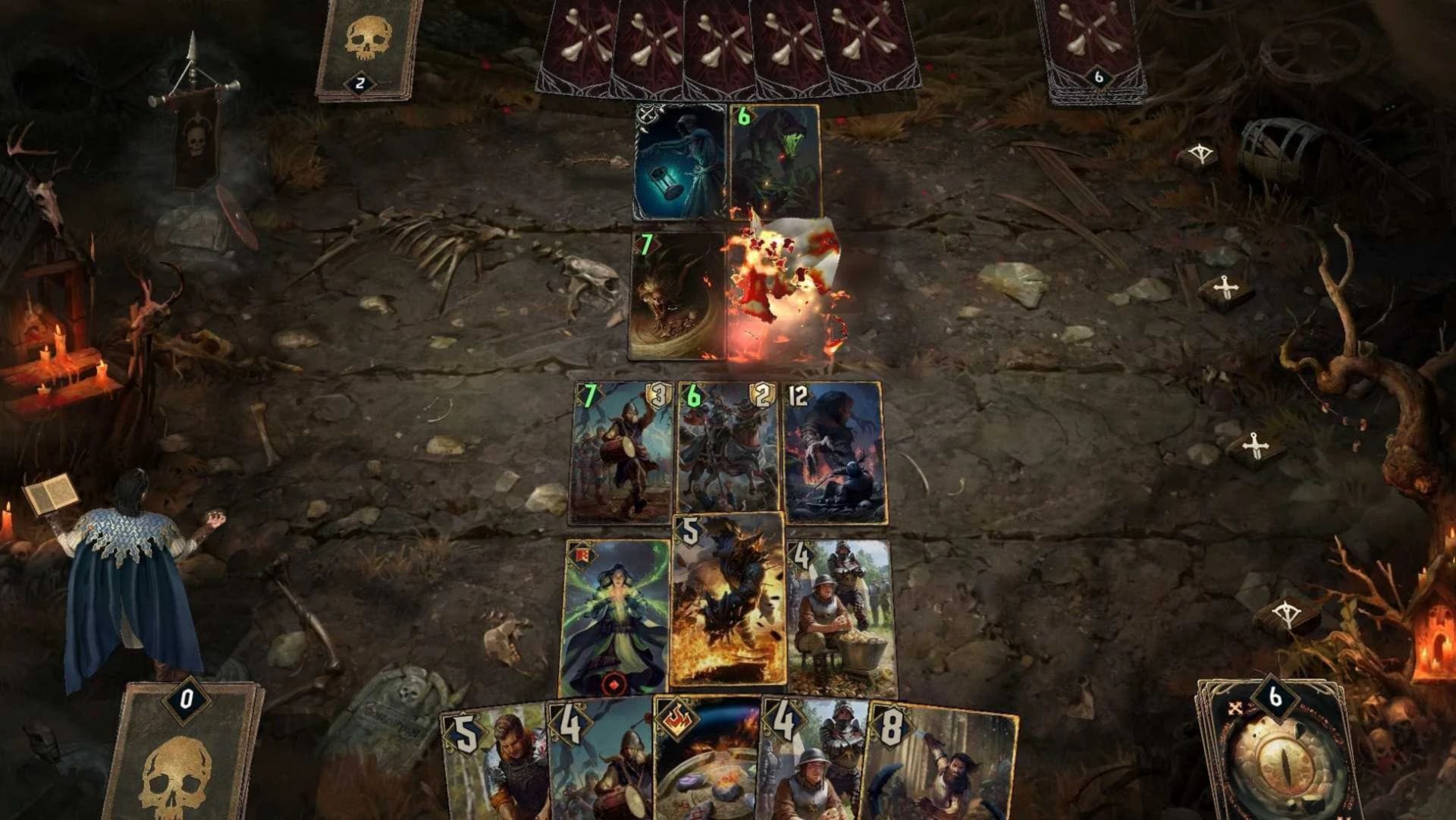Image resolution: width=1456 pixels, height=820 pixels.
Task: Click the hourglass weather card on opponent's row
Action: point(679,163)
